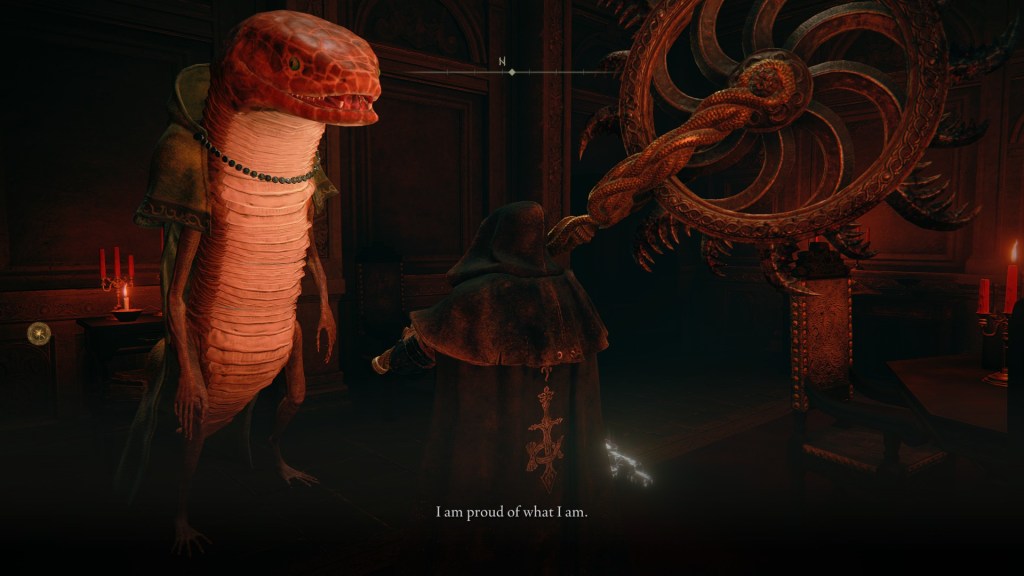Click the compass north marker
The width and height of the screenshot is (1024, 576).
click(x=503, y=62)
